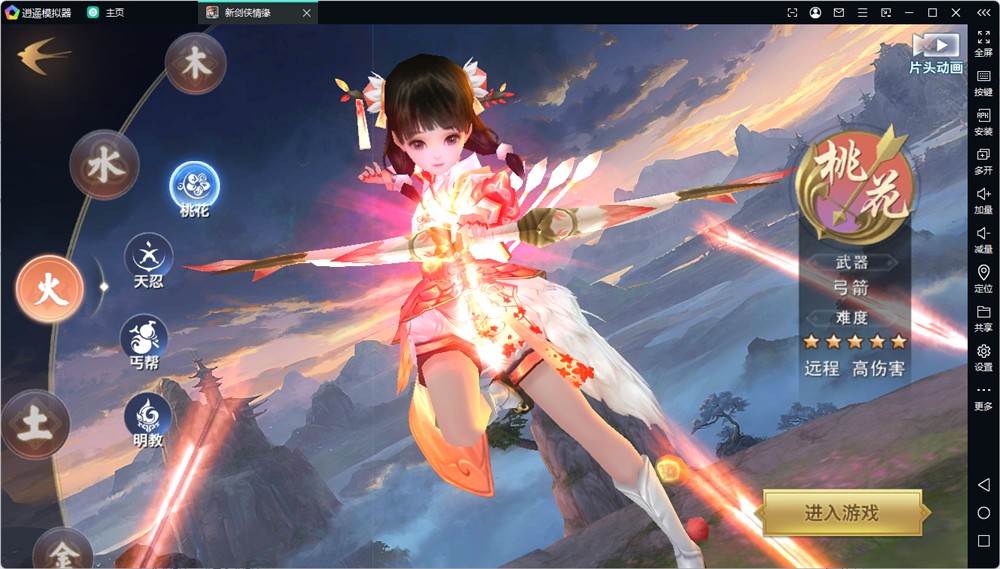Choose the 火 element category
This screenshot has height=569, width=1000.
click(50, 288)
